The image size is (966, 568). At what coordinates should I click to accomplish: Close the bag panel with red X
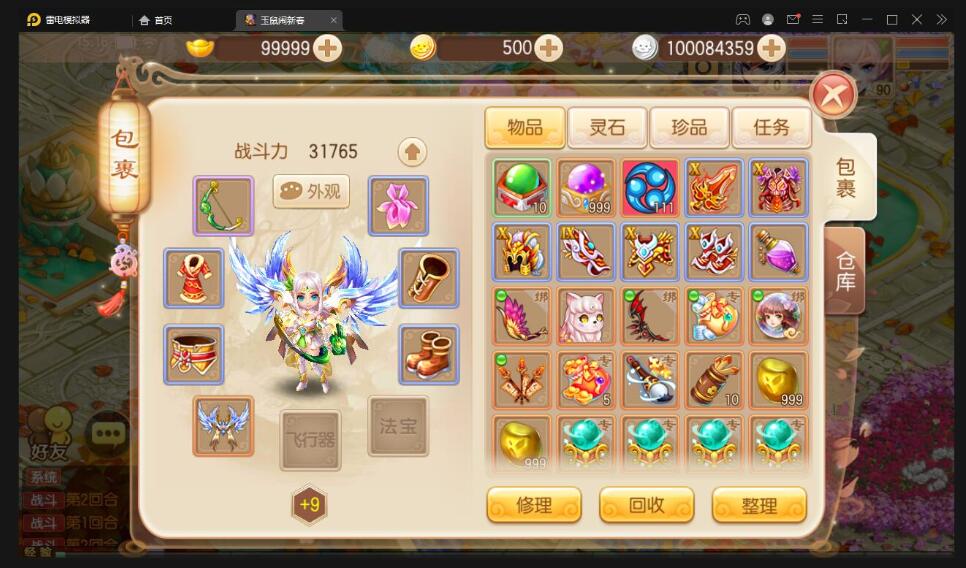(x=833, y=96)
